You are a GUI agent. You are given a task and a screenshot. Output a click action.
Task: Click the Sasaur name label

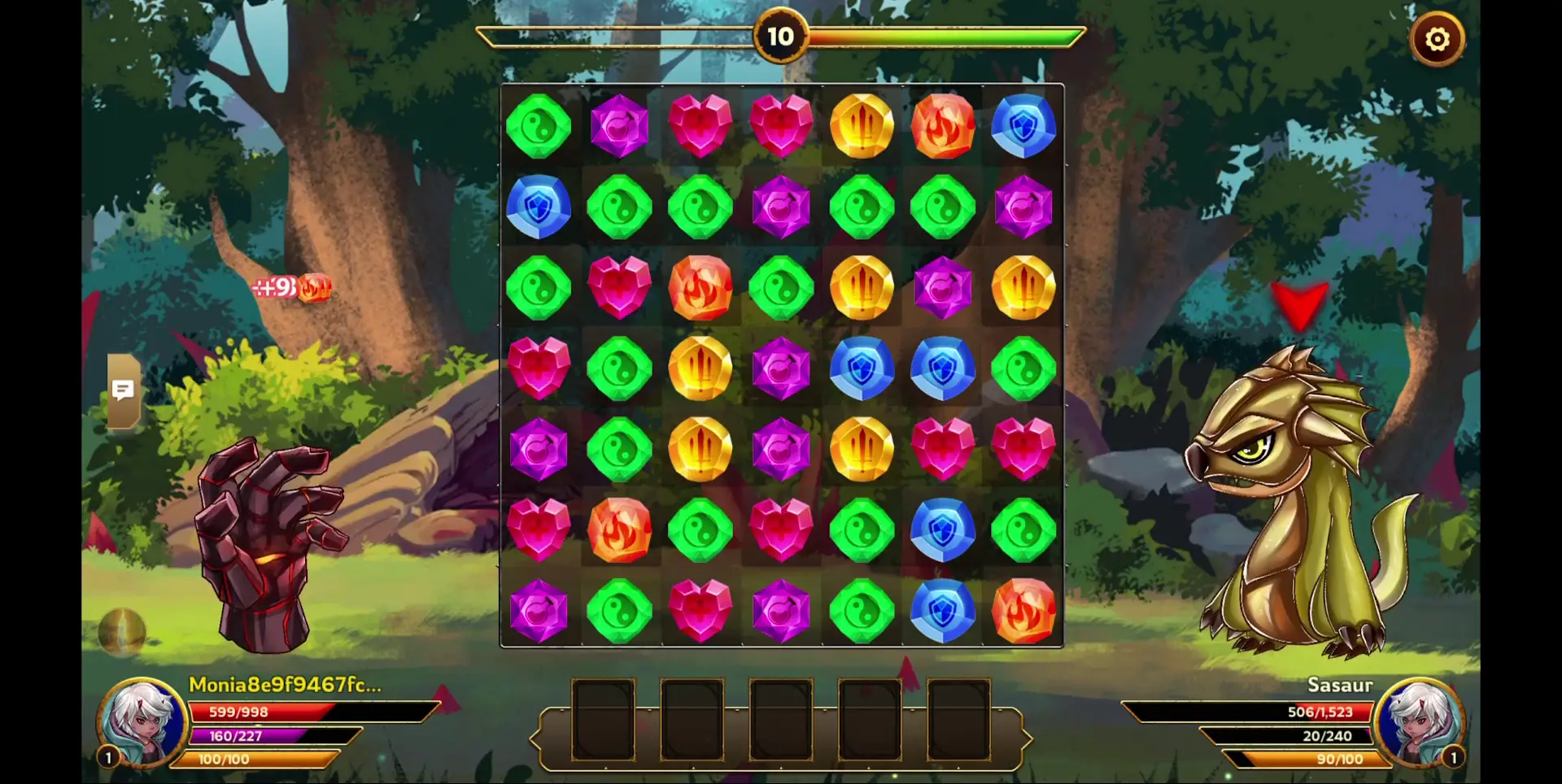click(1339, 686)
